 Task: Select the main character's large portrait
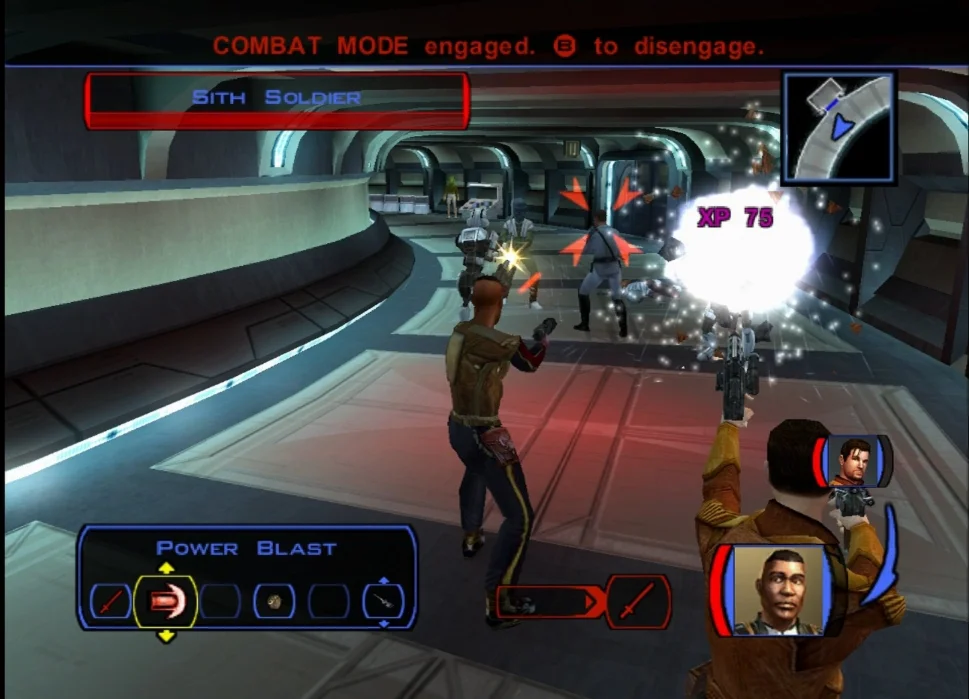point(779,591)
